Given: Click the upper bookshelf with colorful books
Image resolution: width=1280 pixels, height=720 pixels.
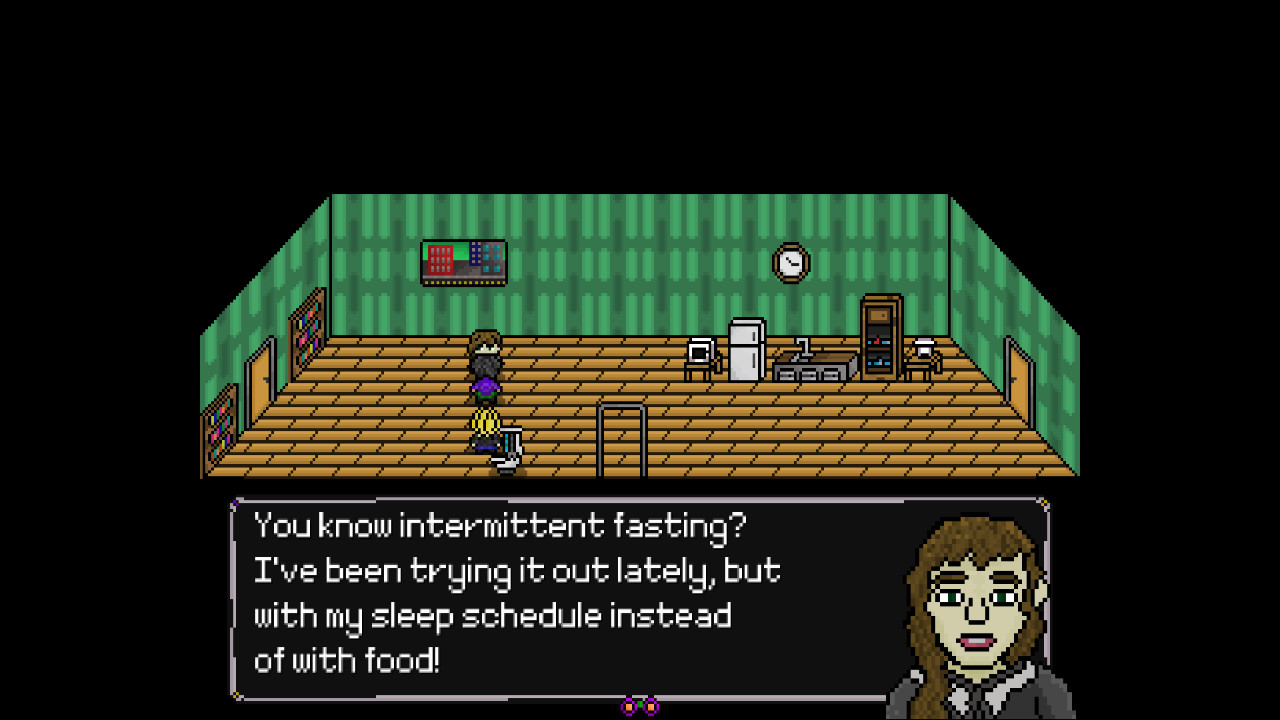Looking at the screenshot, I should (310, 330).
